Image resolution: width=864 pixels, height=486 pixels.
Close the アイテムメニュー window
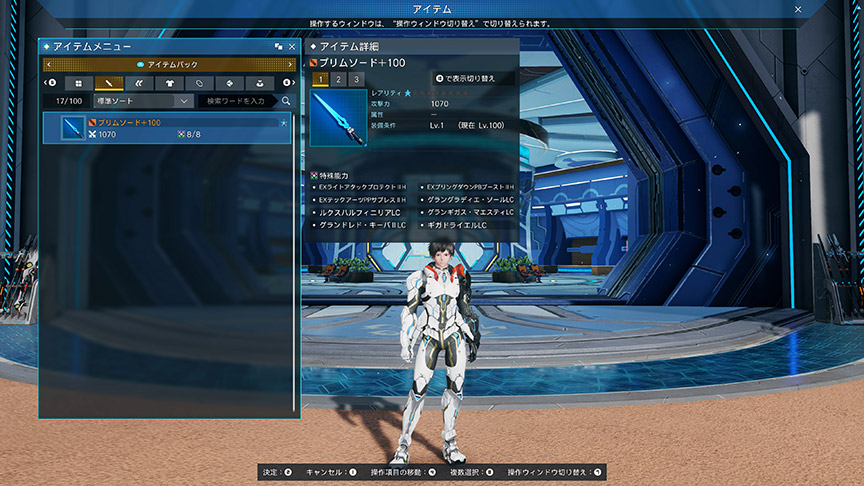(292, 47)
